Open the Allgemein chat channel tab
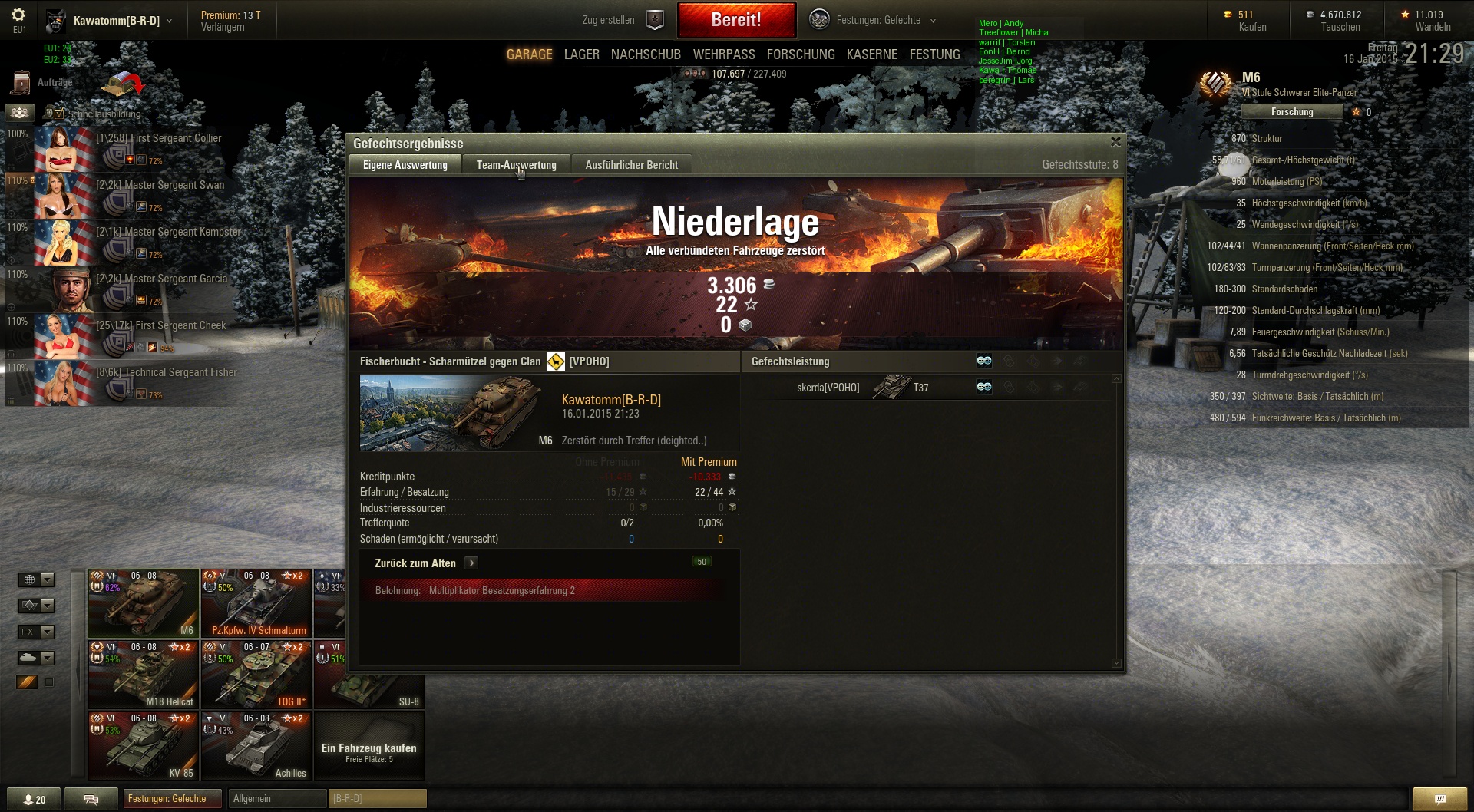Screen dimensions: 1474x812 [x=276, y=799]
